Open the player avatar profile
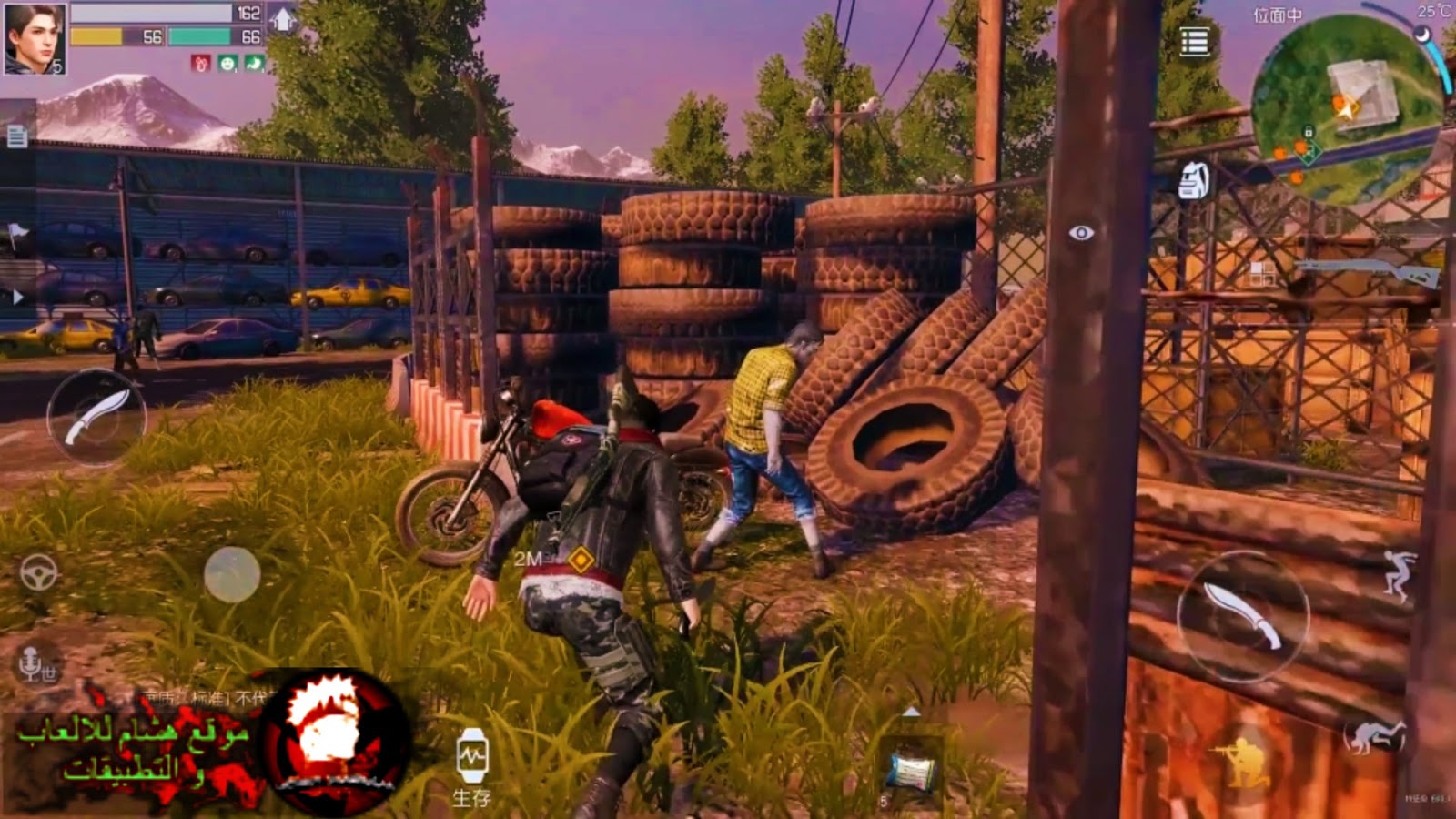1456x819 pixels. tap(35, 38)
